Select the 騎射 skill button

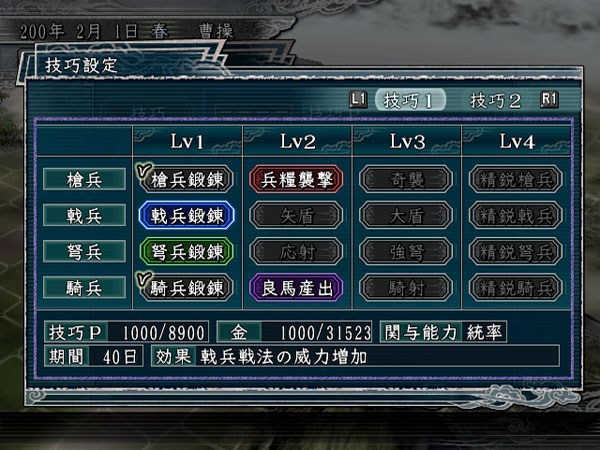click(x=406, y=287)
